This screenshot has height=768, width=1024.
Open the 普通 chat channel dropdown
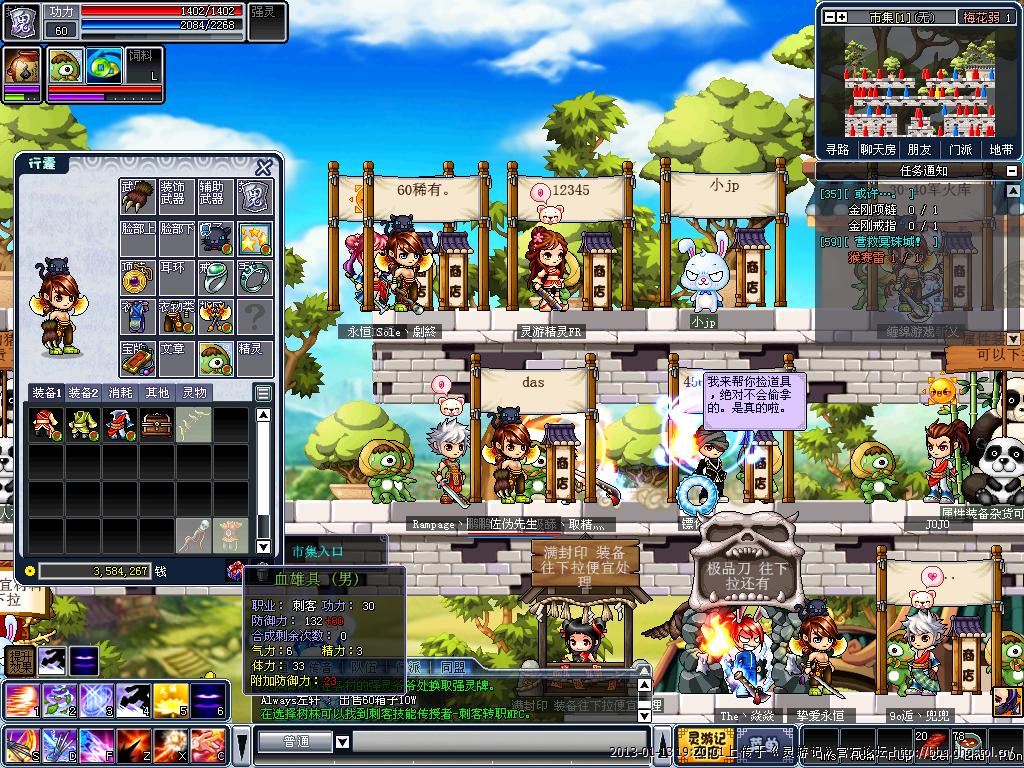342,742
